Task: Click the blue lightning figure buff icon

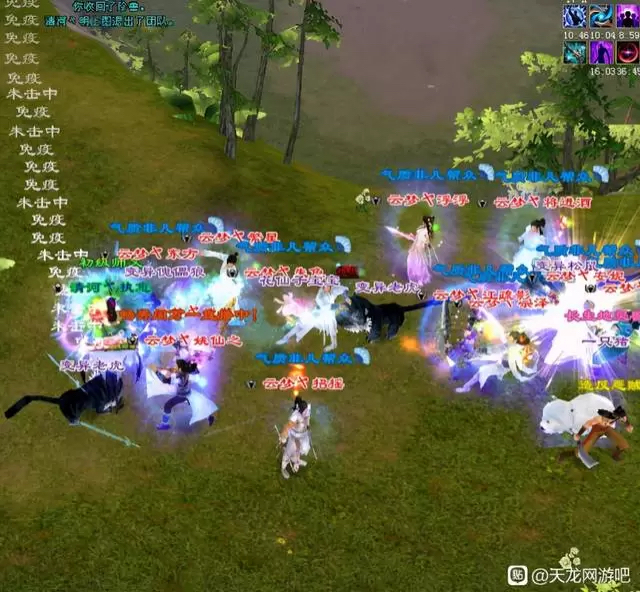Action: click(574, 17)
